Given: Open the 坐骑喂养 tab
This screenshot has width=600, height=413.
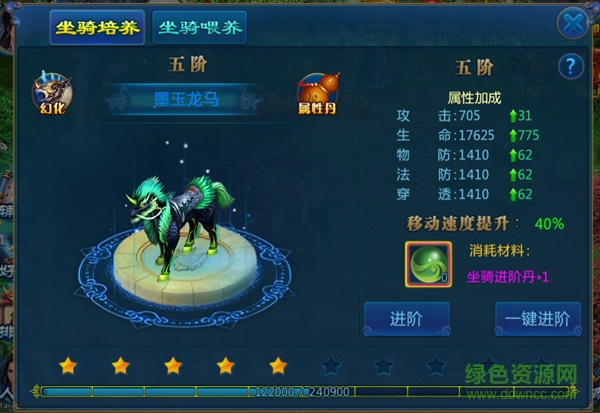Looking at the screenshot, I should [200, 26].
